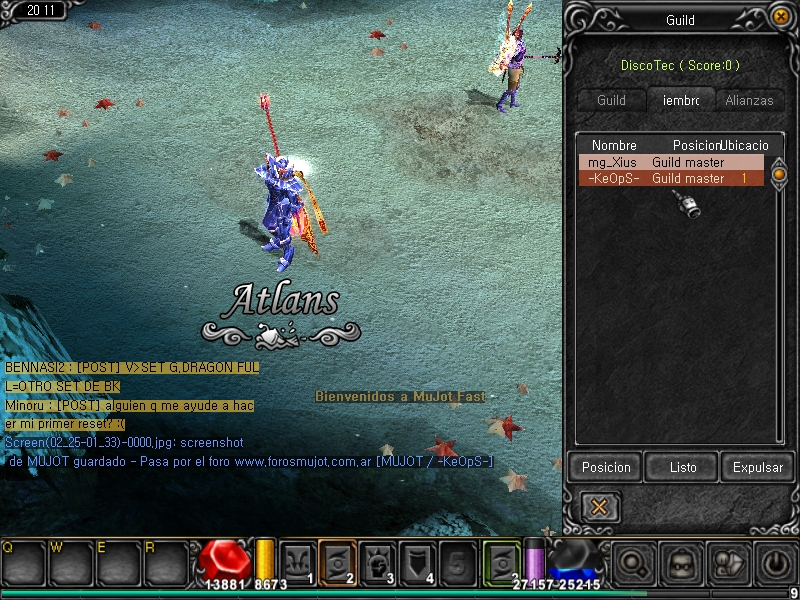Use the guild member list scrollbar handle
Screen dimensions: 800x600
coord(781,174)
